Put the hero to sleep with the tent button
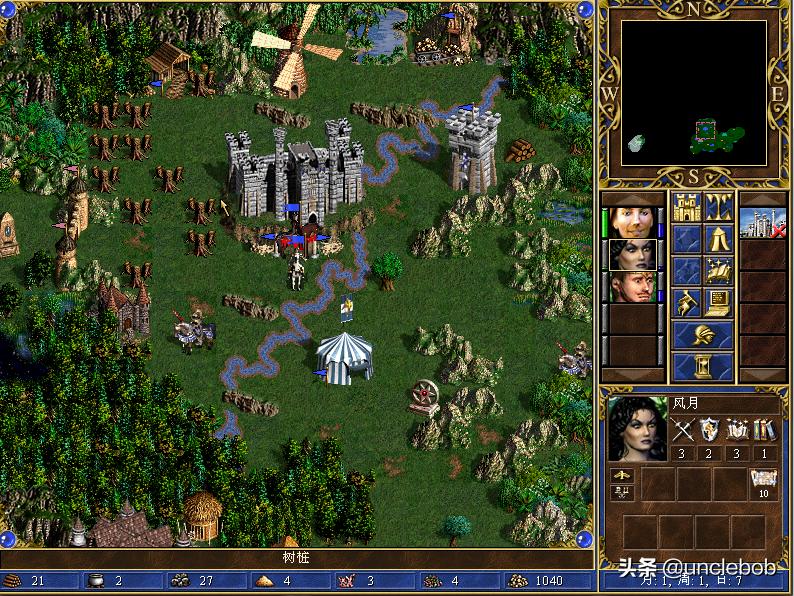The image size is (794, 596). [x=719, y=239]
